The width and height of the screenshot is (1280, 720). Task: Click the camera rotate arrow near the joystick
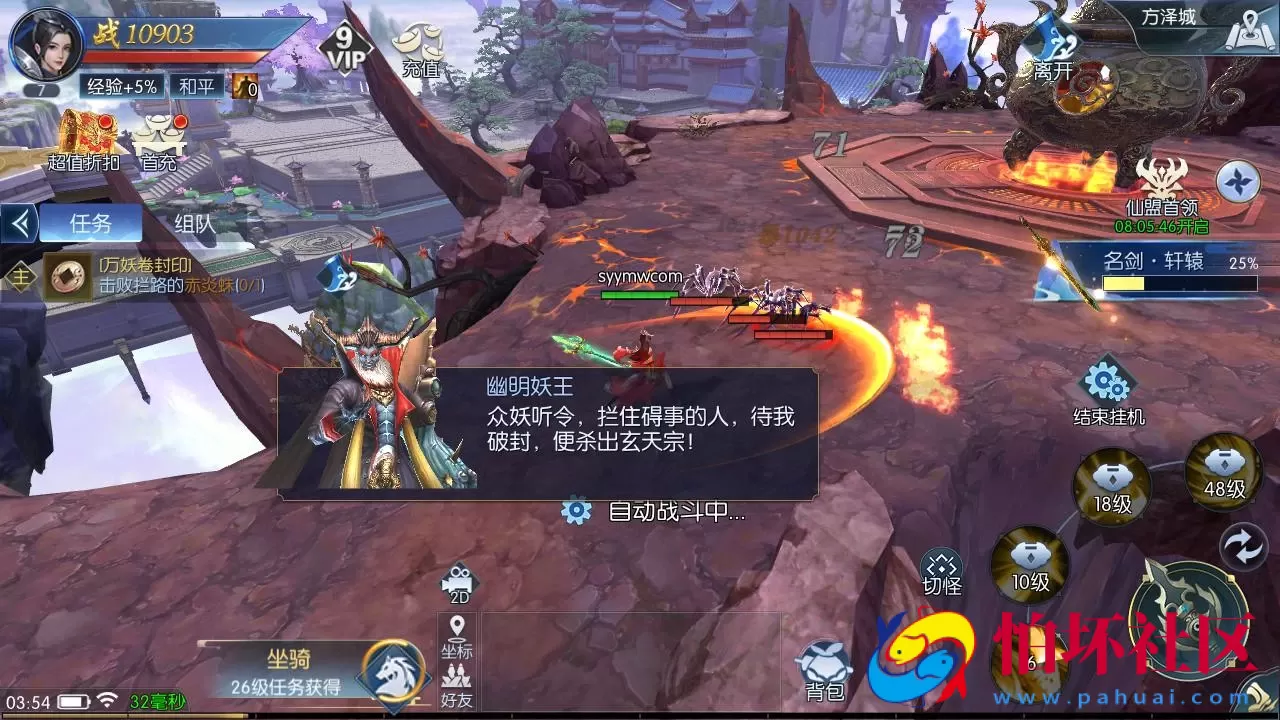1243,545
